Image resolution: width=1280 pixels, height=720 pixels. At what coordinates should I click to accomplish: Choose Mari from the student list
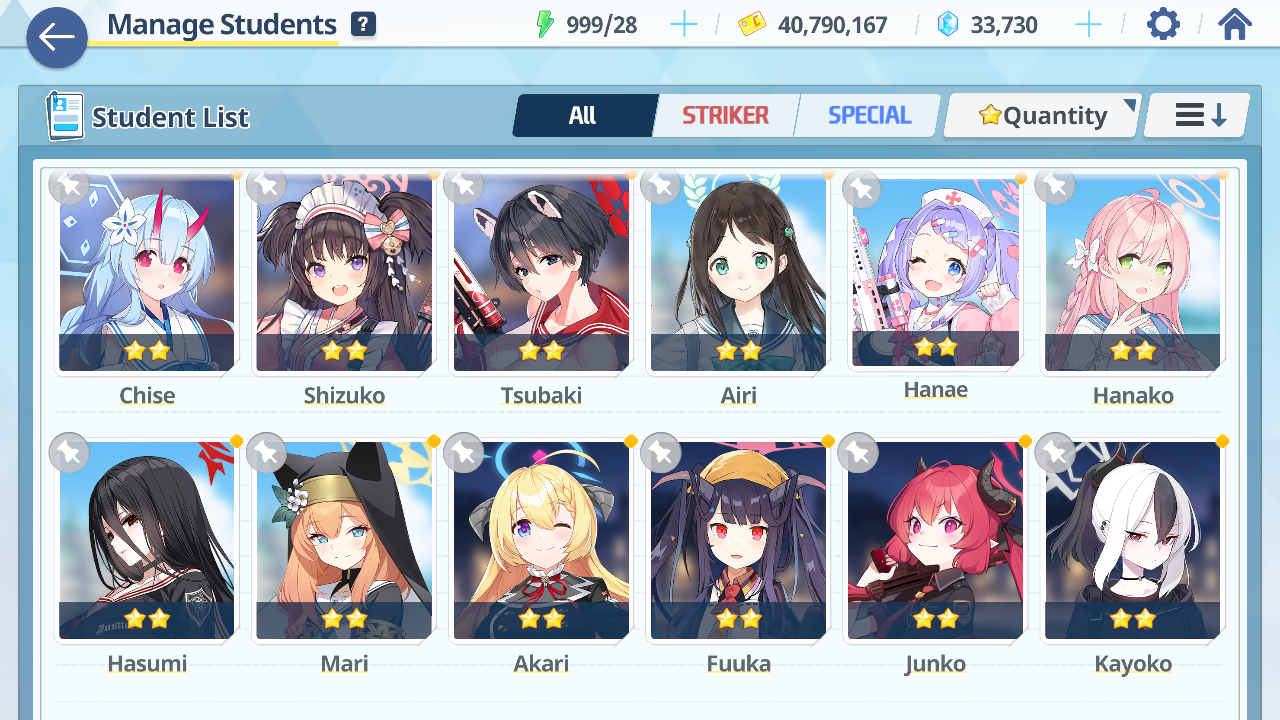pos(344,541)
